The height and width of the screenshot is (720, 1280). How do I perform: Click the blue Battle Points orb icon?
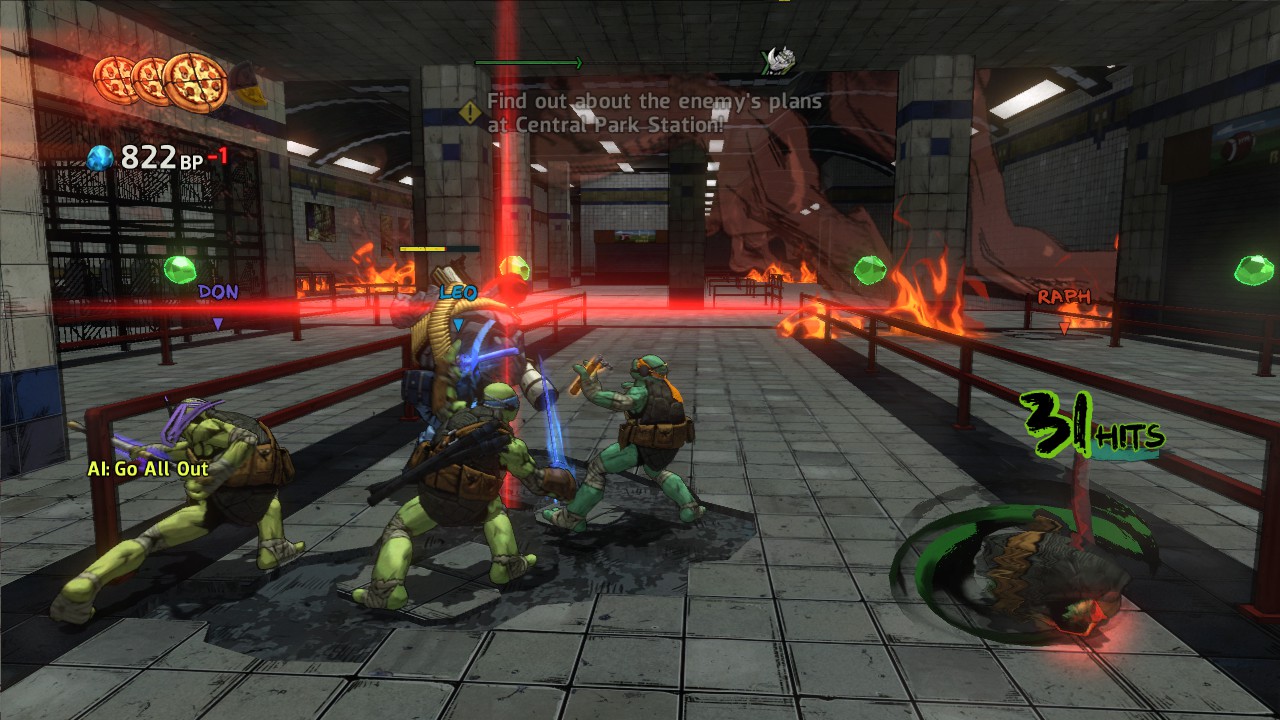point(100,157)
